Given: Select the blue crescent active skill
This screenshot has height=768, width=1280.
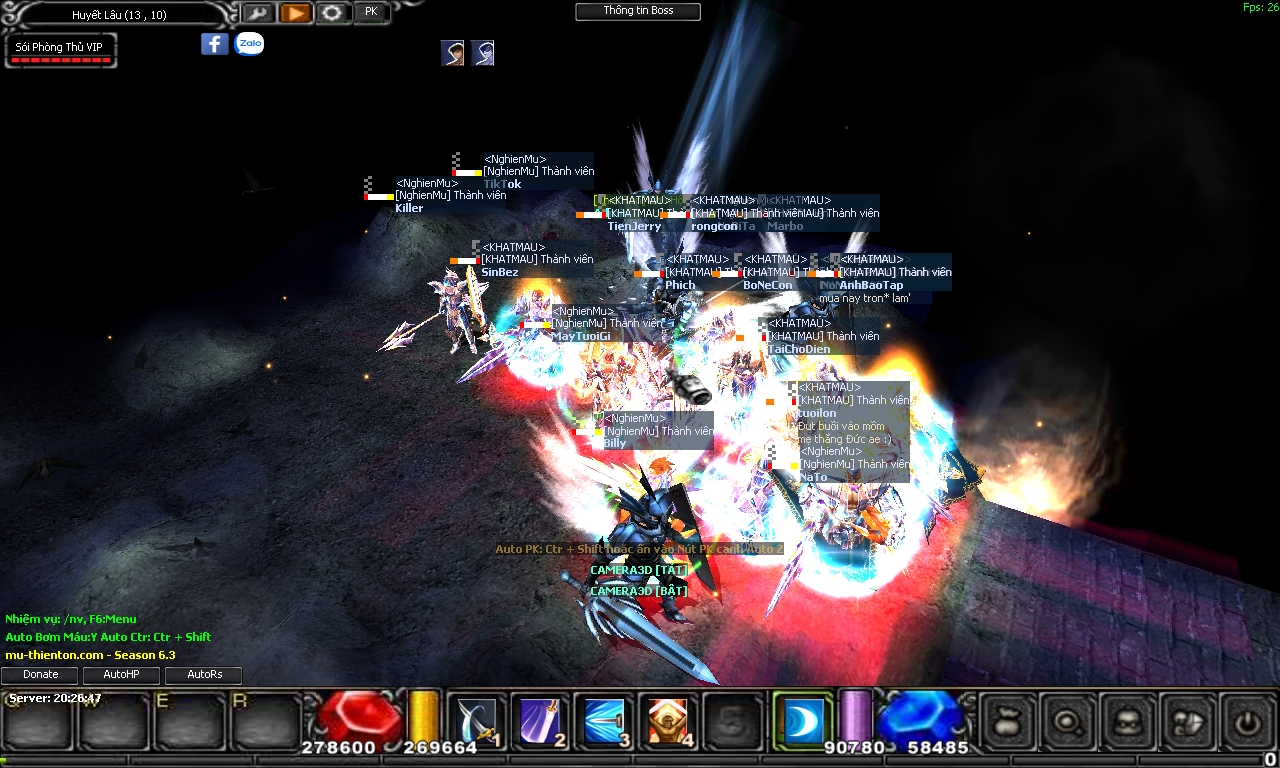Looking at the screenshot, I should (x=802, y=720).
